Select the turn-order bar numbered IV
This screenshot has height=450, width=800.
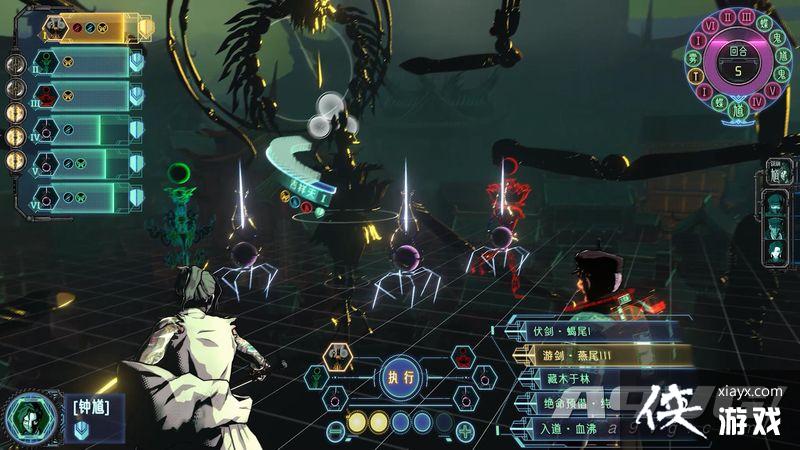[88, 130]
